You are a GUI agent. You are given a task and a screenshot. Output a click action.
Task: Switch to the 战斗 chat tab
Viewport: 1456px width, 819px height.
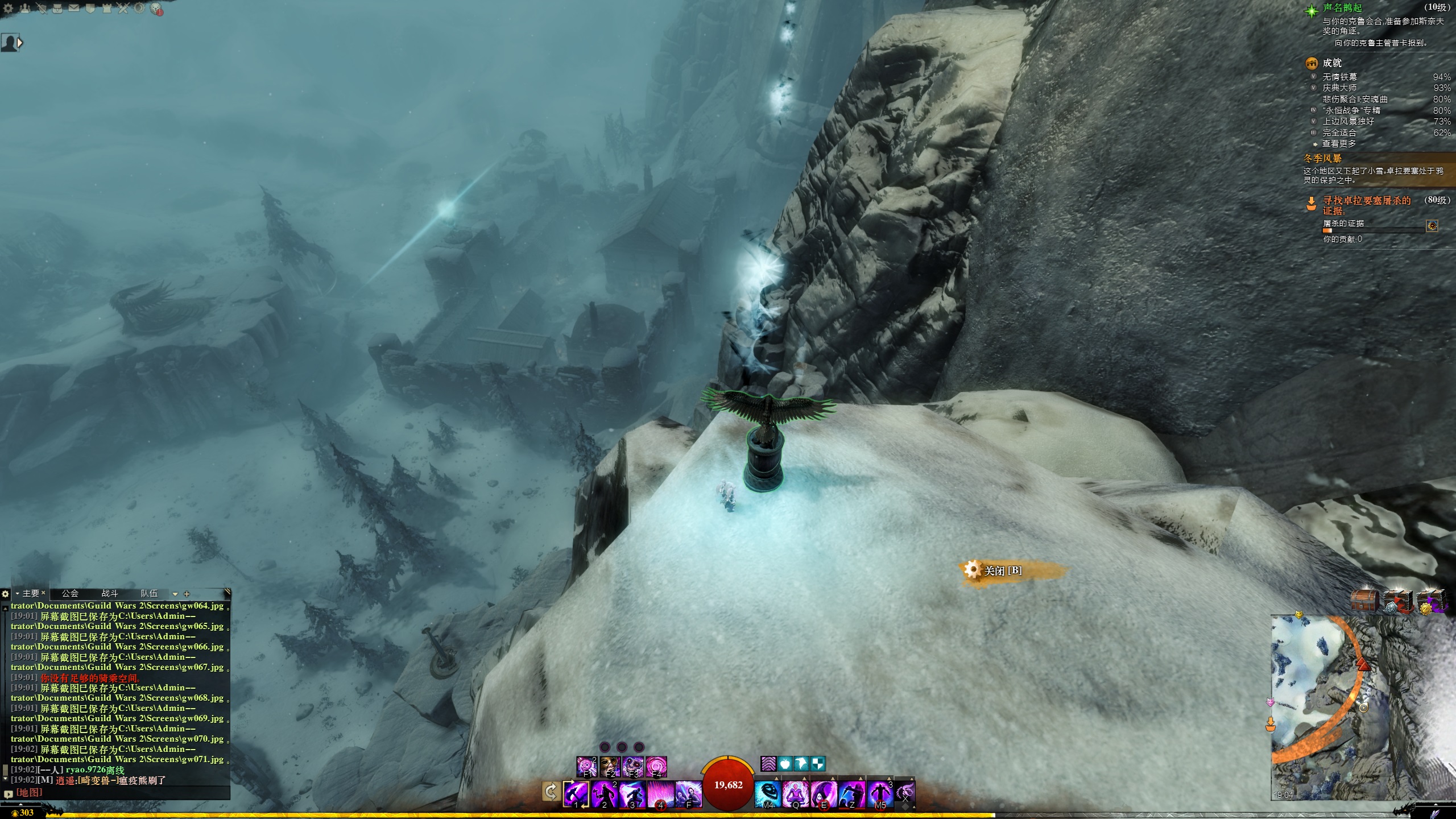(110, 593)
